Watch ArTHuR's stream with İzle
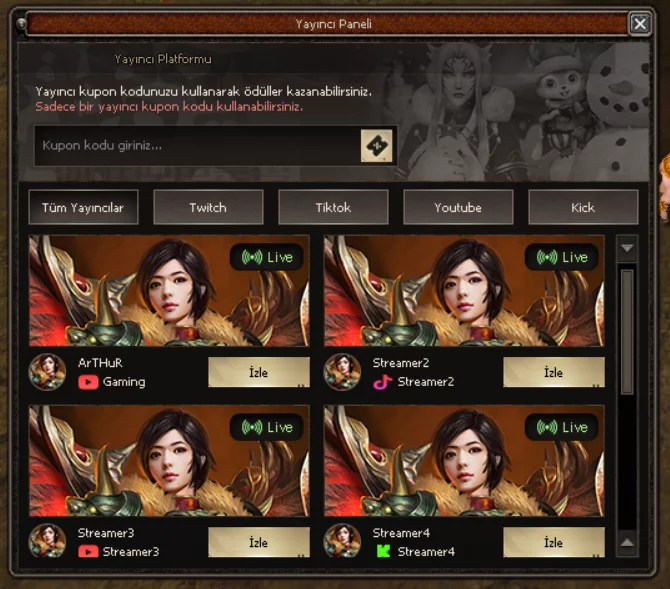Image resolution: width=670 pixels, height=589 pixels. click(x=258, y=372)
